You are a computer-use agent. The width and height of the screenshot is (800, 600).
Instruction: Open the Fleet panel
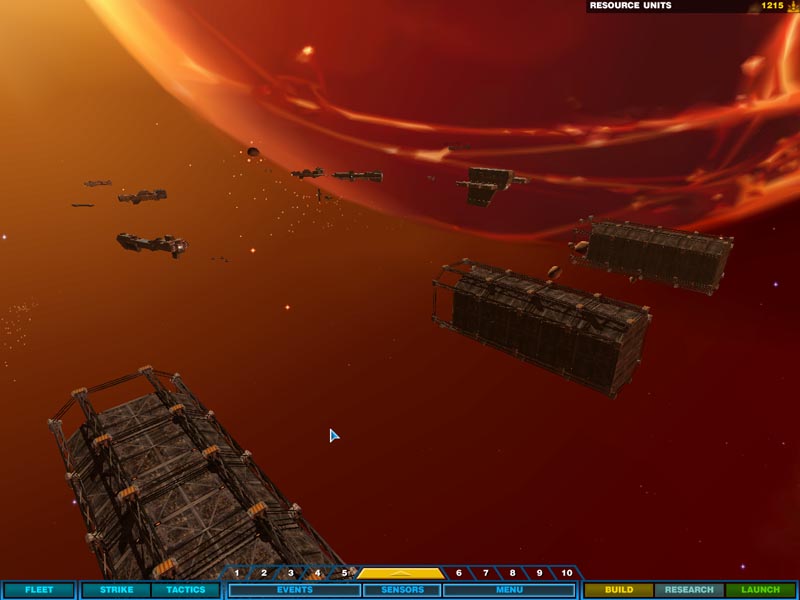[x=39, y=590]
